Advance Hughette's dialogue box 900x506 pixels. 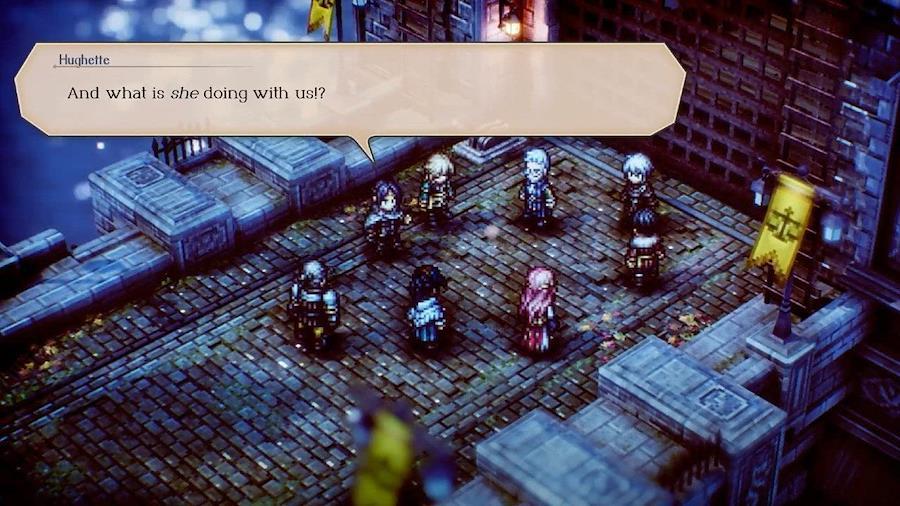[x=350, y=92]
